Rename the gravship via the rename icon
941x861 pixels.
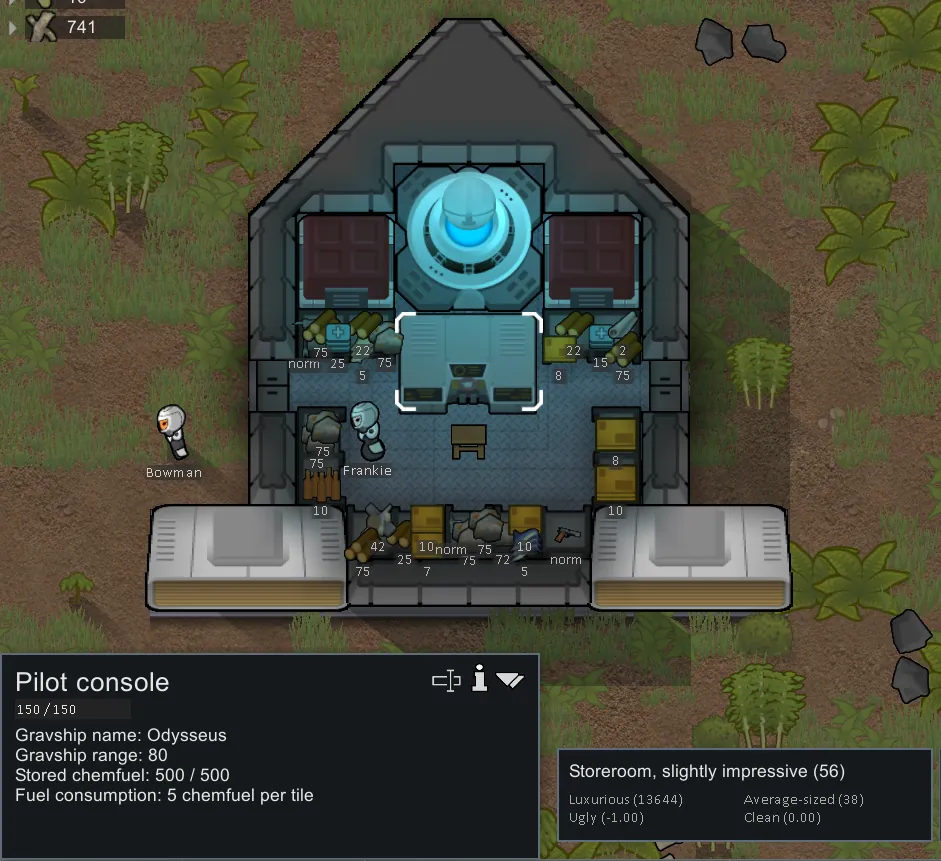coord(445,681)
